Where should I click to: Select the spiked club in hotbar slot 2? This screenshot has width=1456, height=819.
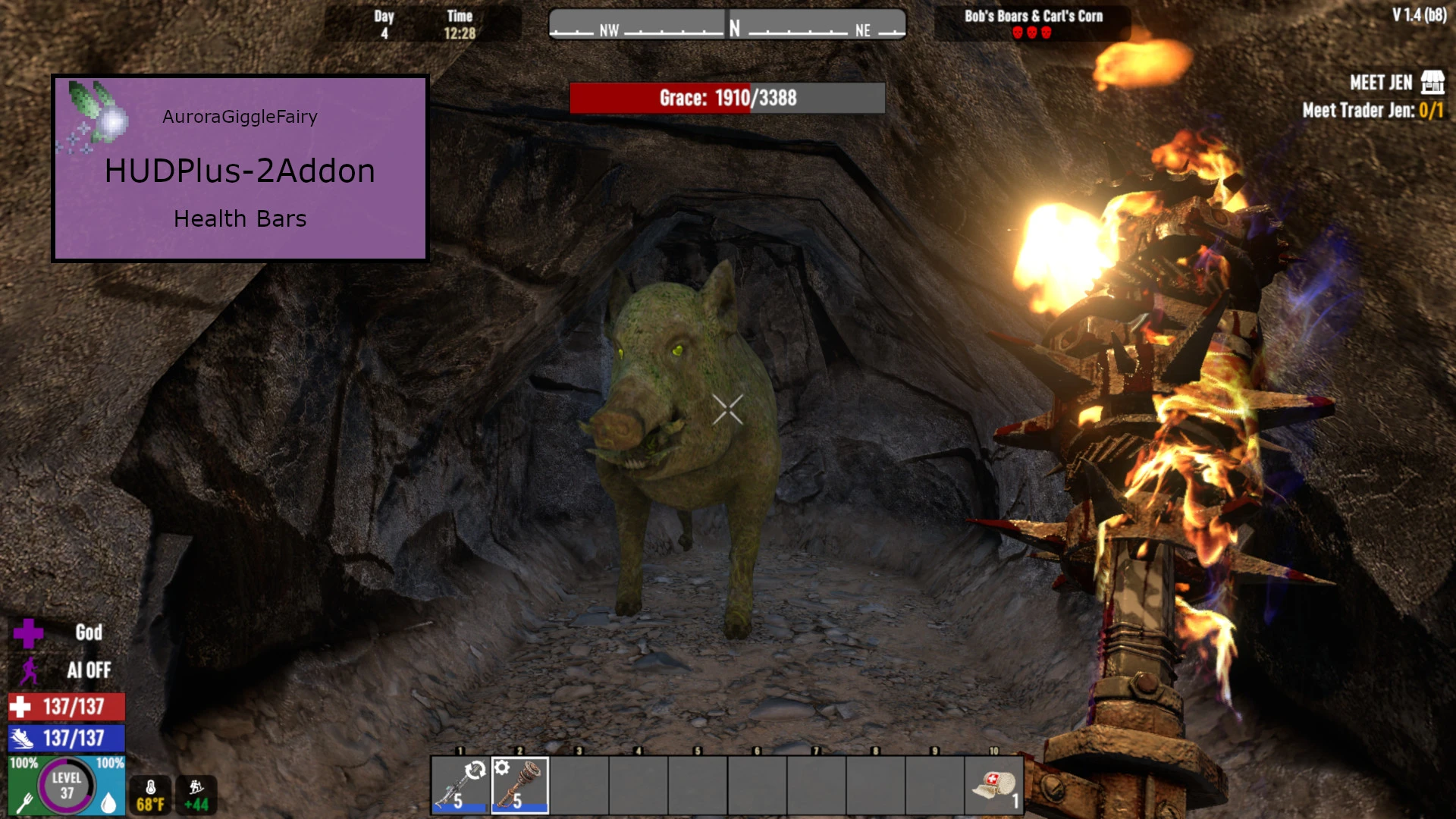tap(519, 786)
